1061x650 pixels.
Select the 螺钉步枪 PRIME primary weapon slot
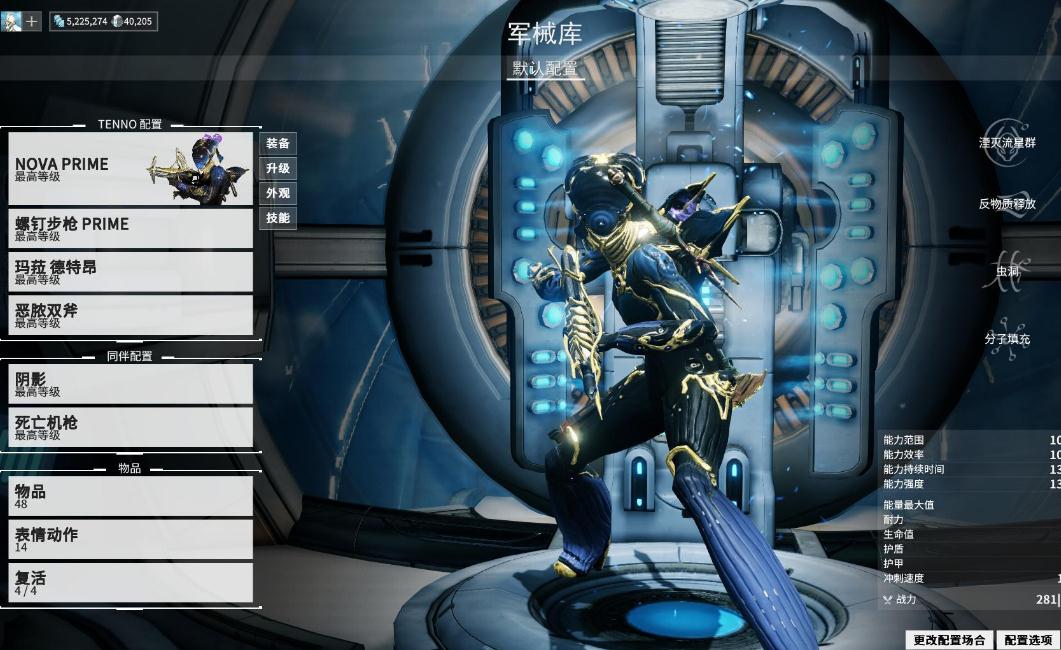[x=130, y=229]
